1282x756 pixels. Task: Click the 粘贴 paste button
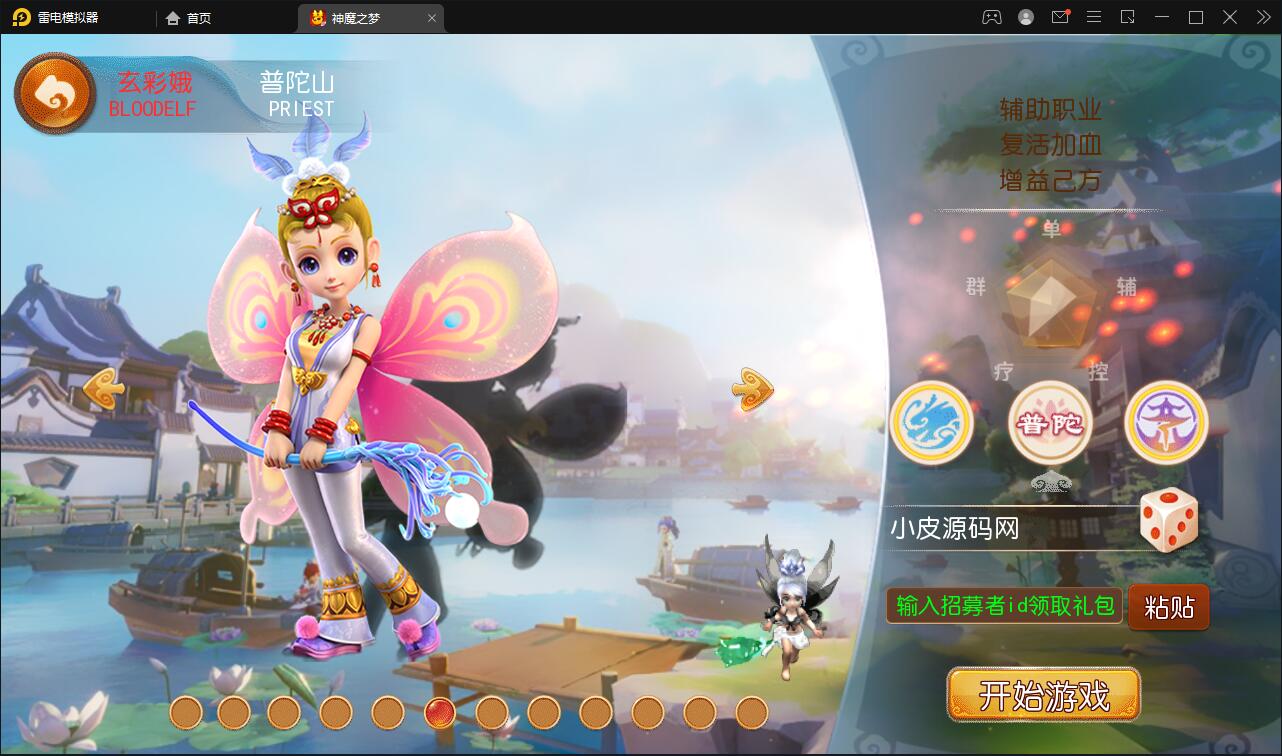tap(1168, 607)
